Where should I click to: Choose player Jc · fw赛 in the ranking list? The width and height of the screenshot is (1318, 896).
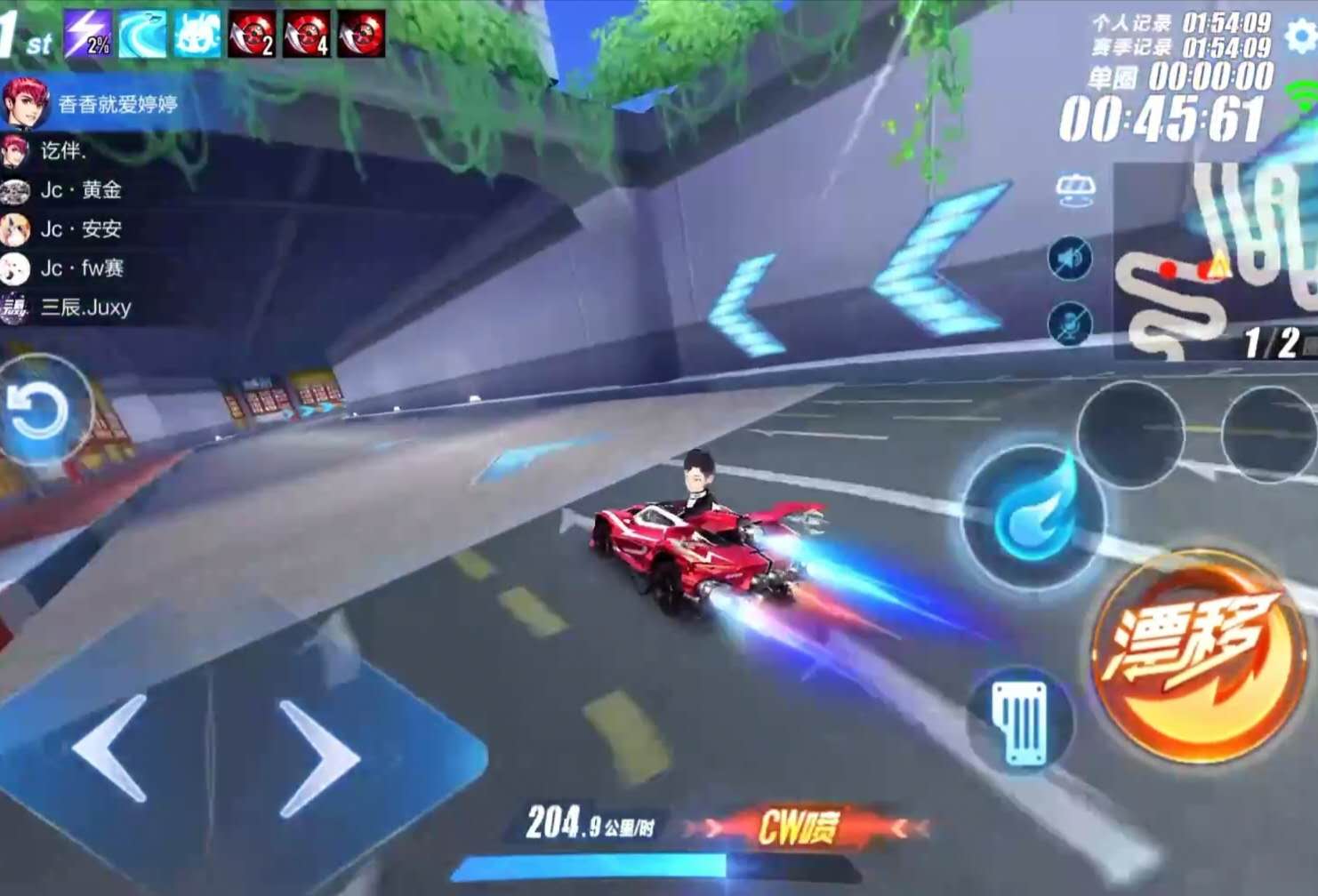point(82,268)
